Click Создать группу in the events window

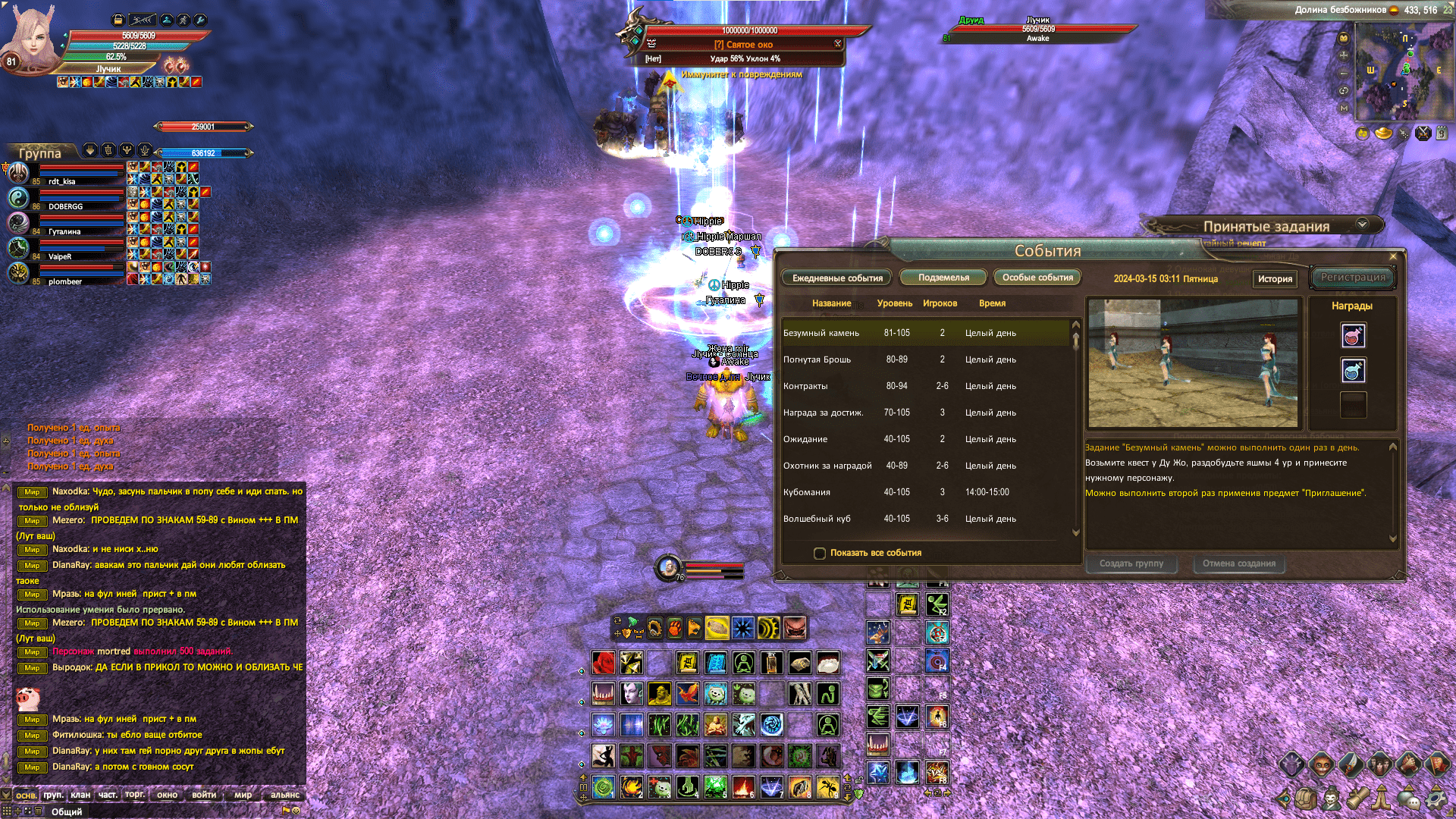pos(1131,563)
